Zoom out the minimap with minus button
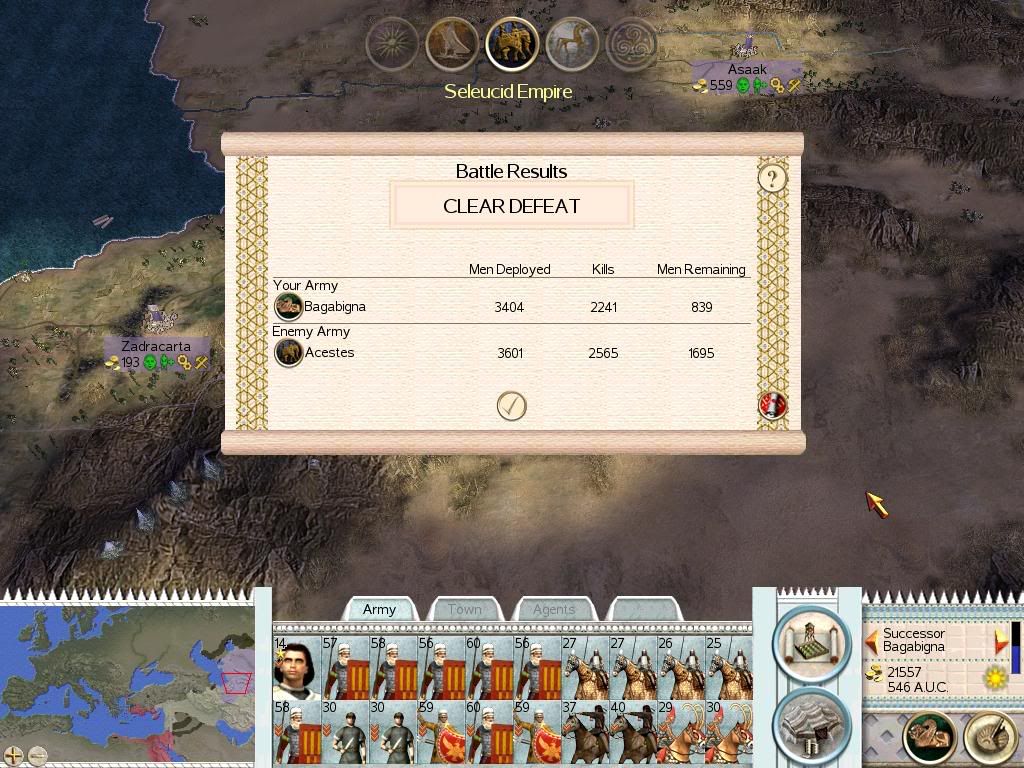Viewport: 1024px width, 768px height. (37, 756)
